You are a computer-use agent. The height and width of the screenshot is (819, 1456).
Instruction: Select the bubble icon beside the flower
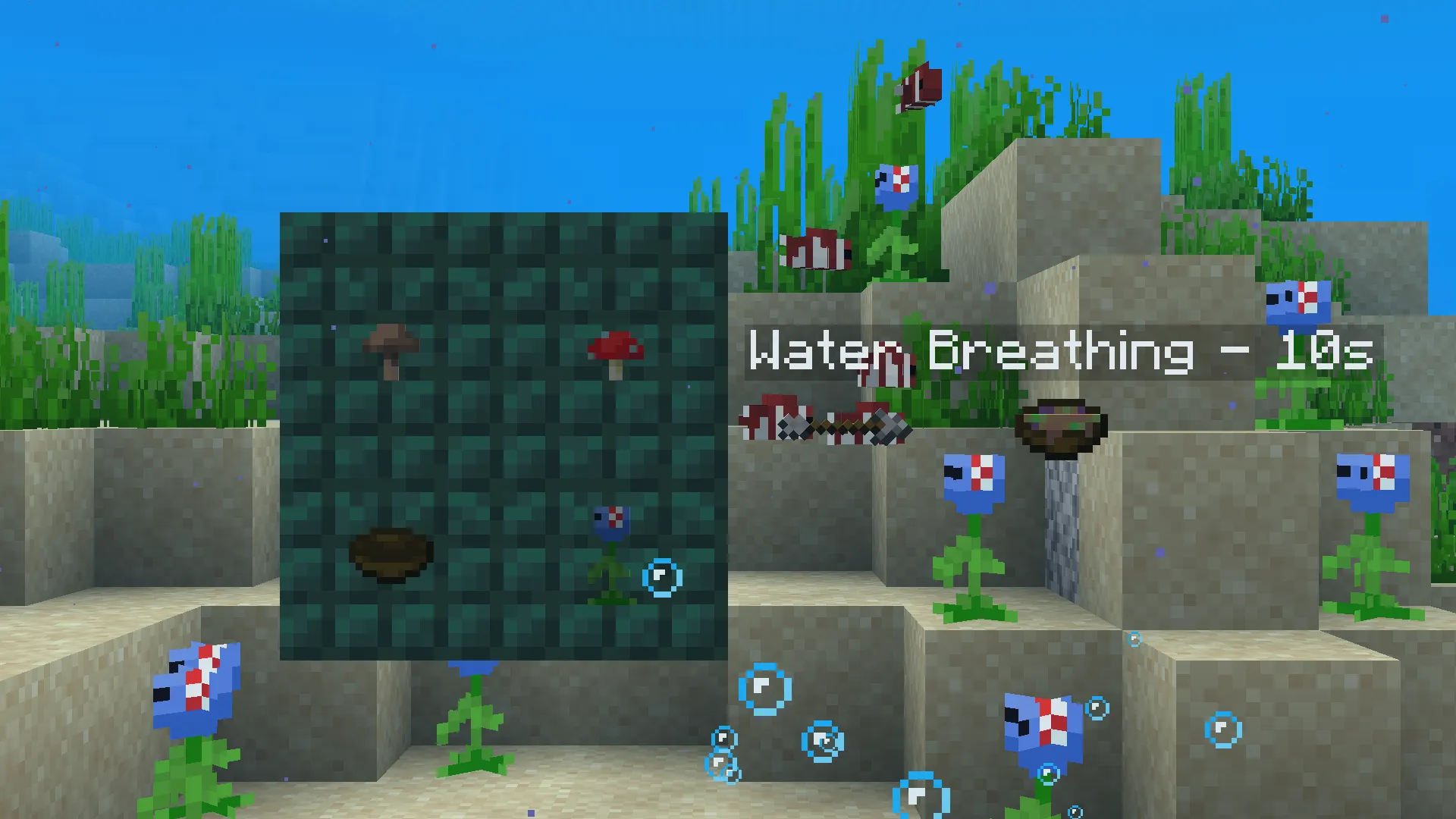click(x=661, y=577)
